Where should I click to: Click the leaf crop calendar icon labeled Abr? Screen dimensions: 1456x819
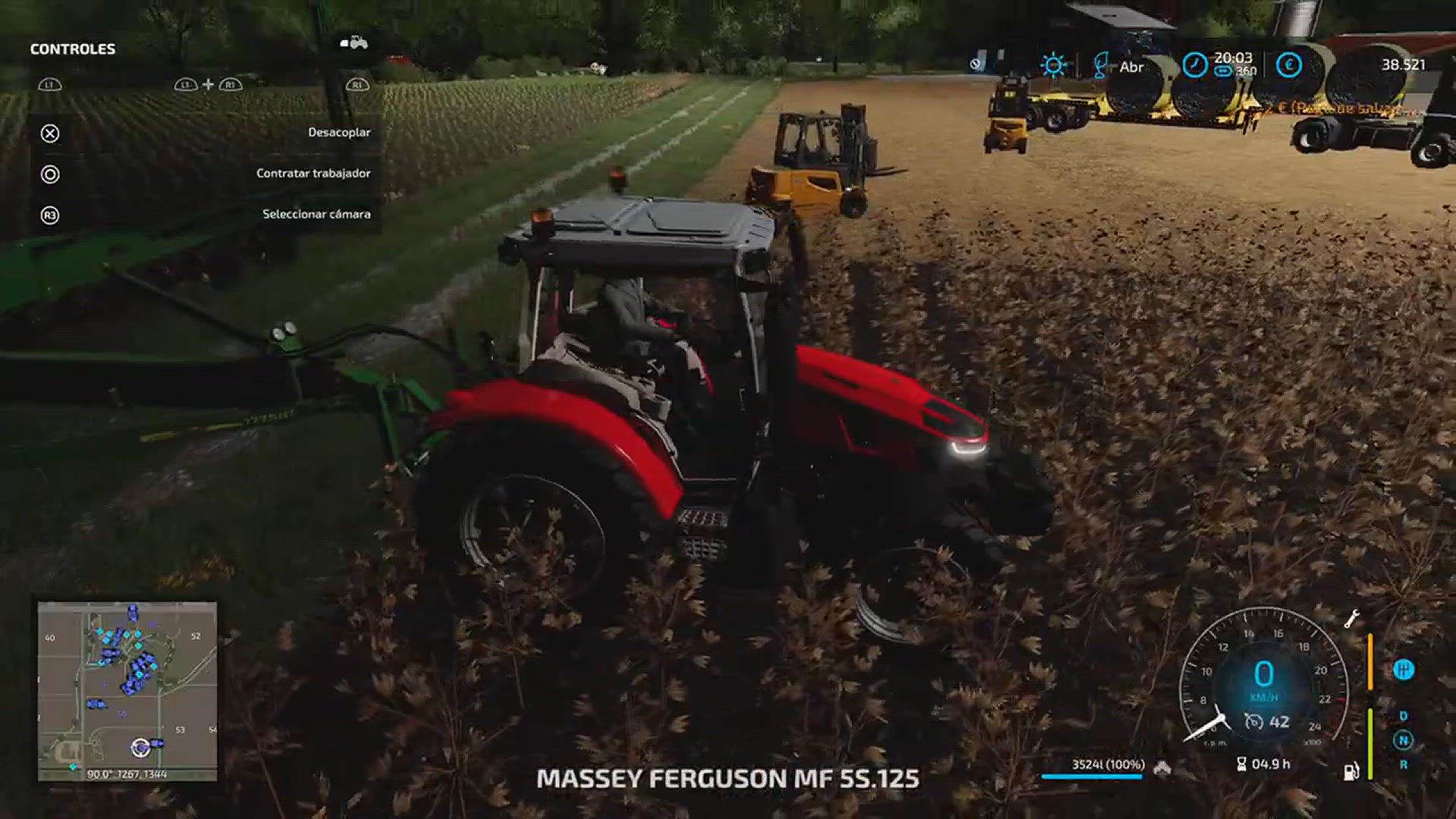pos(1100,66)
